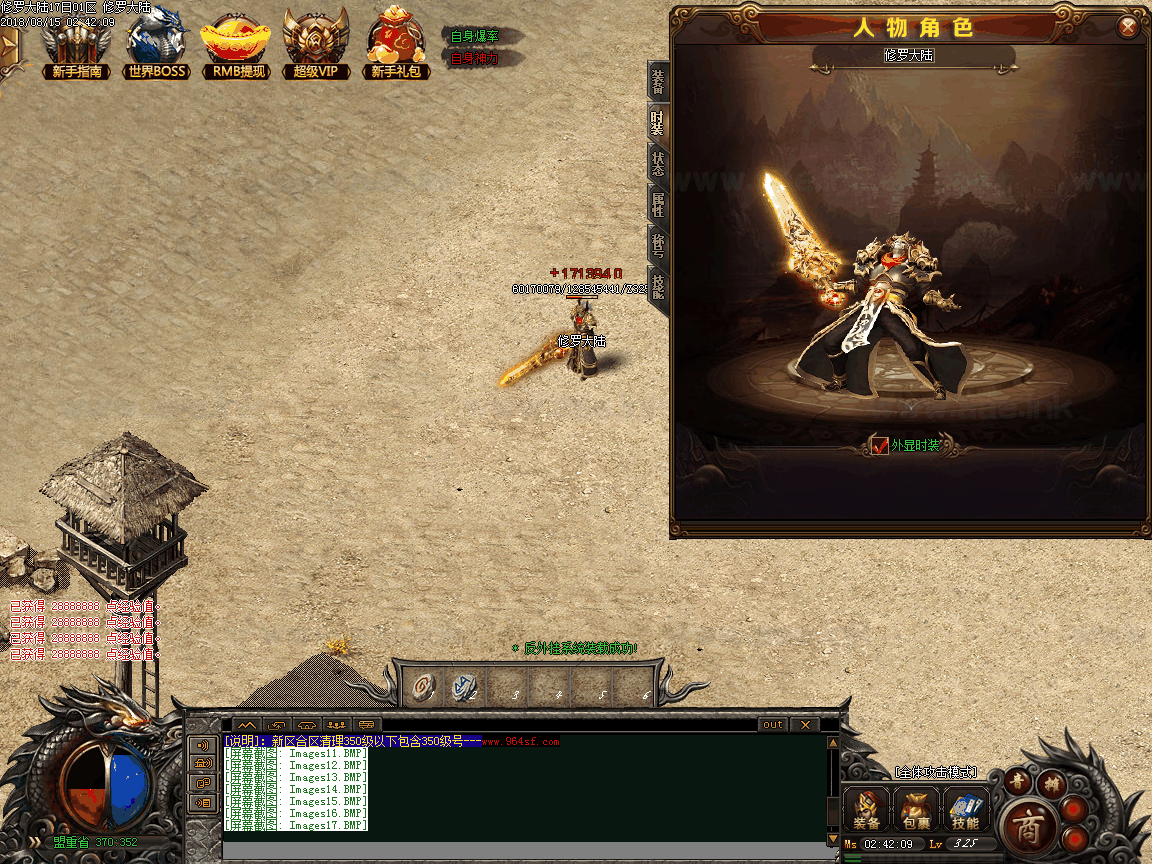Viewport: 1152px width, 864px height.
Task: Open the 装备 equipment button in bottom bar
Action: point(867,809)
